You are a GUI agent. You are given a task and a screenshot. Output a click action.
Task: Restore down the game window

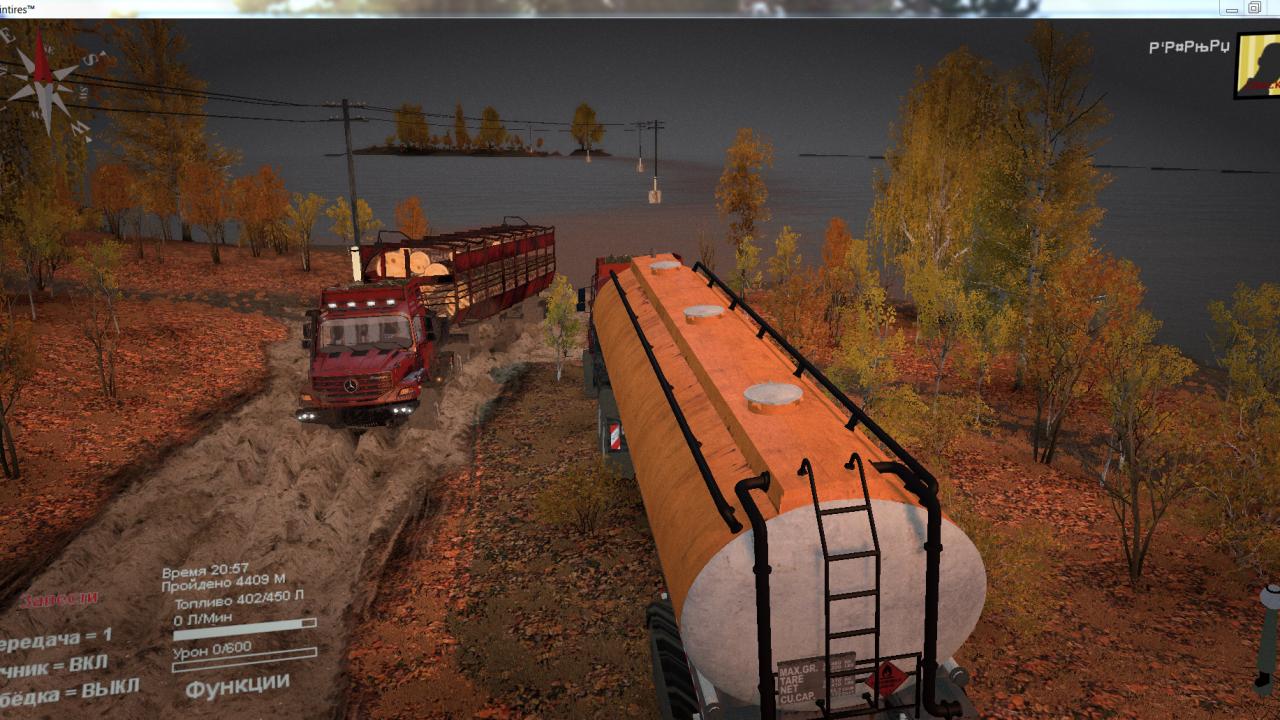pyautogui.click(x=1254, y=8)
